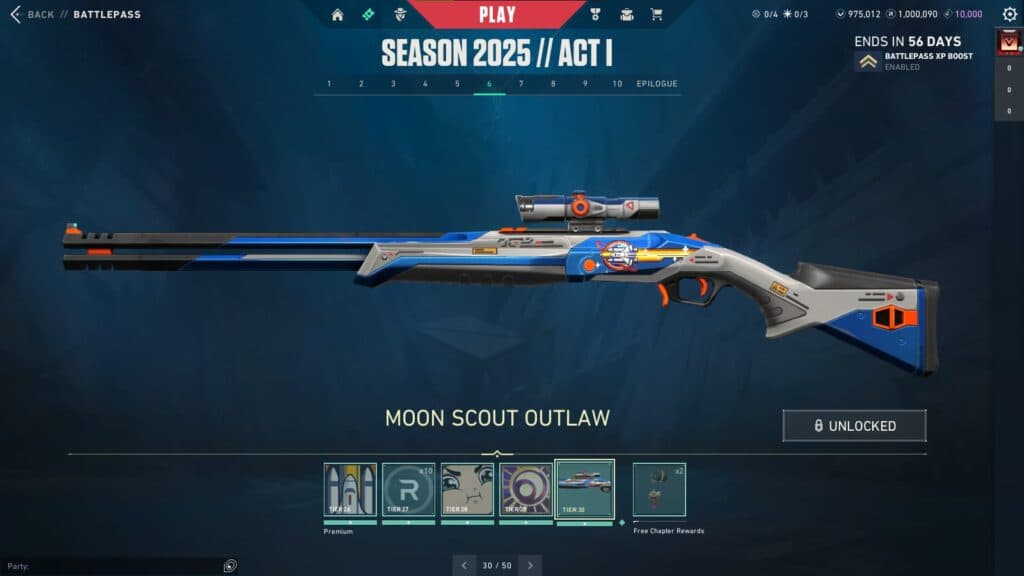The width and height of the screenshot is (1024, 576).
Task: View the Free Chapter Rewards tile
Action: click(x=659, y=489)
